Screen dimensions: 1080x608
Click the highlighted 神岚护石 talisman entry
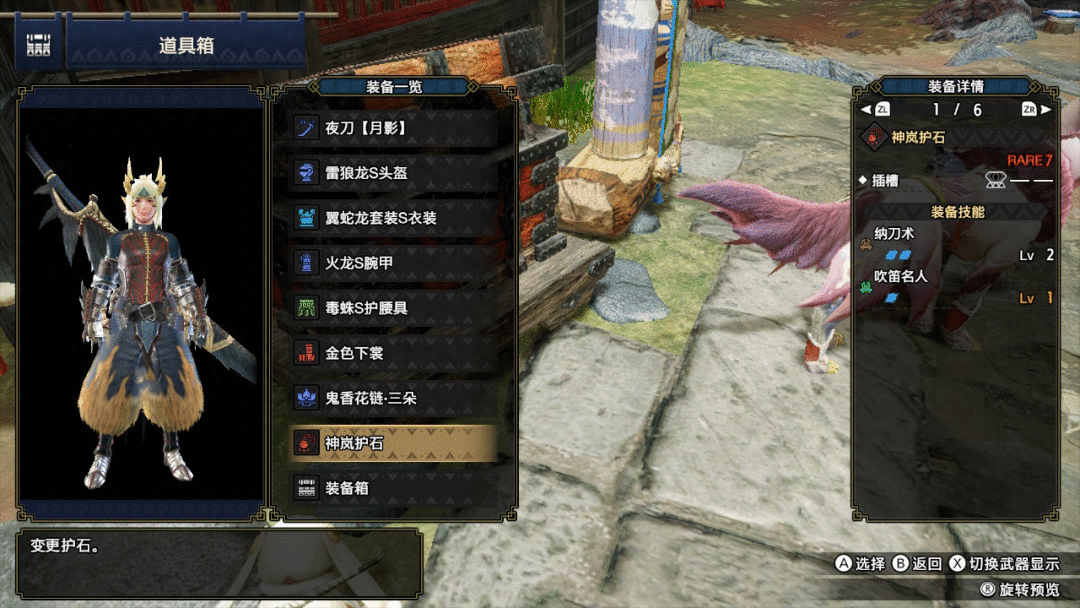coord(394,443)
